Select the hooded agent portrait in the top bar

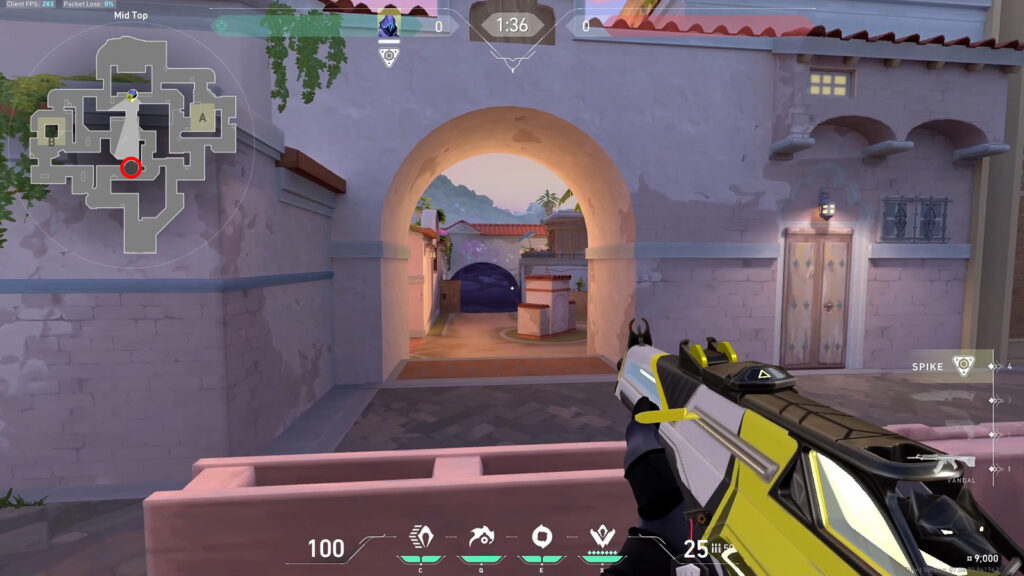pos(389,25)
